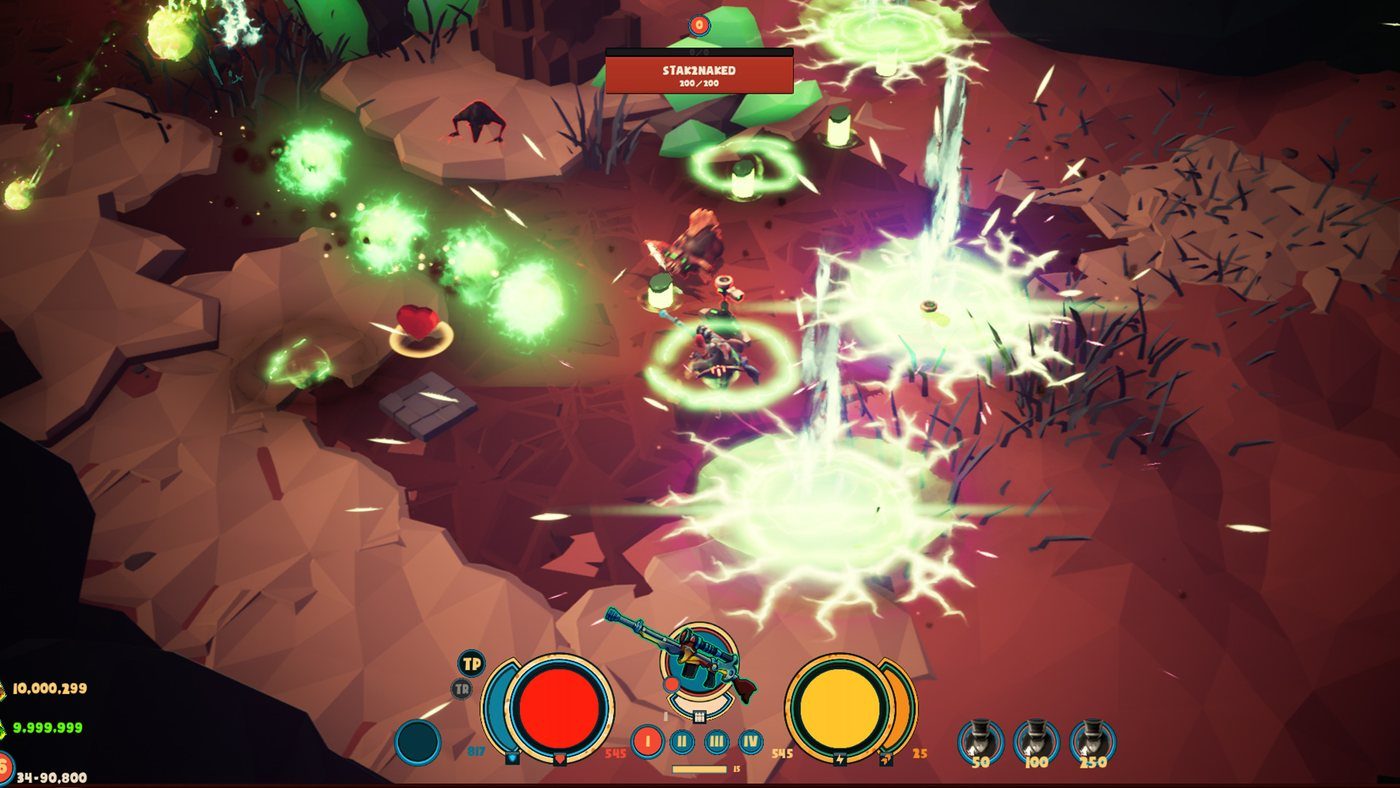Image resolution: width=1400 pixels, height=788 pixels.
Task: Use the top hat item costing 50
Action: (x=980, y=740)
